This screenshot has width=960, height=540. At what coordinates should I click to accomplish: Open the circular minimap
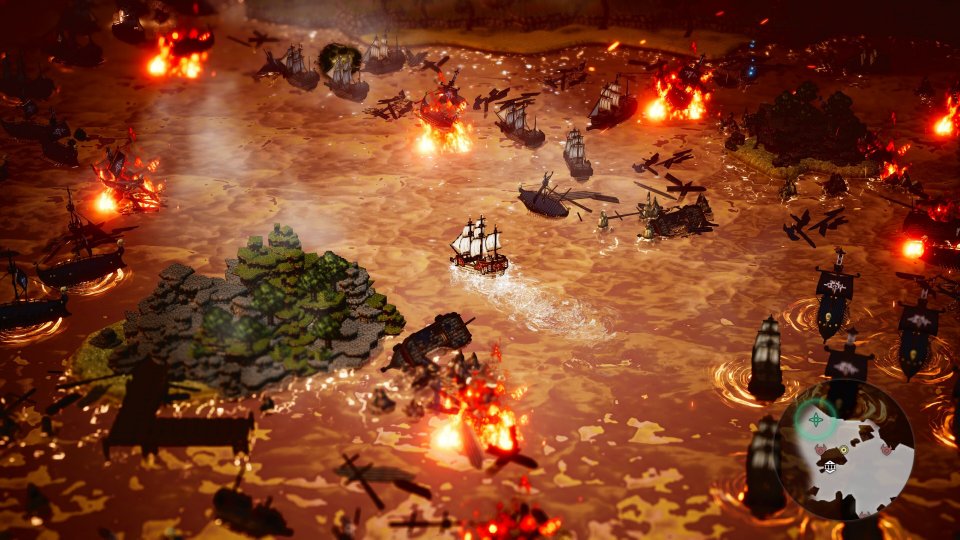point(845,446)
